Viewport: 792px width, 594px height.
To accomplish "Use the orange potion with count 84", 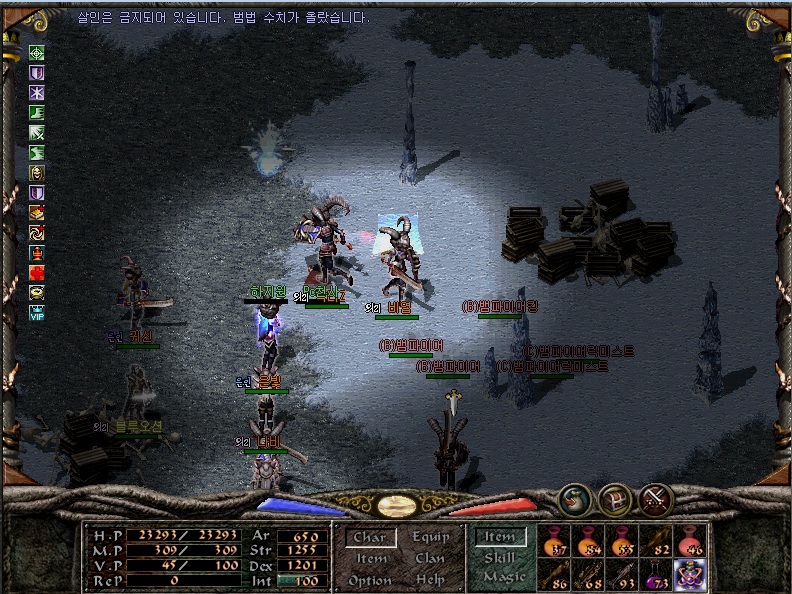I will (x=590, y=542).
